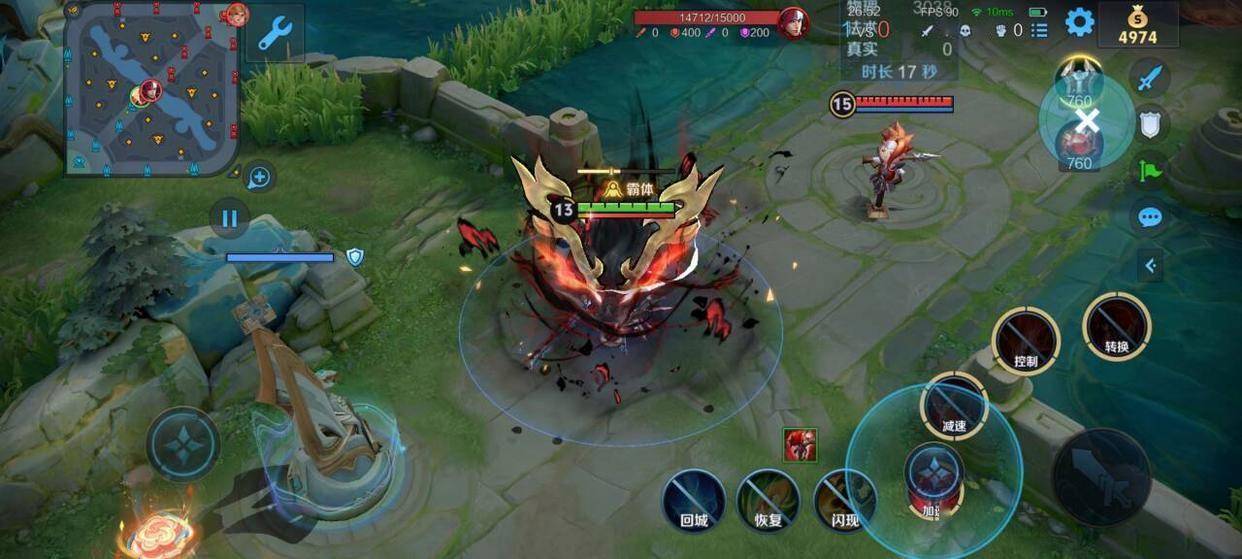Open the settings gear menu
Image resolution: width=1242 pixels, height=559 pixels.
(1079, 22)
